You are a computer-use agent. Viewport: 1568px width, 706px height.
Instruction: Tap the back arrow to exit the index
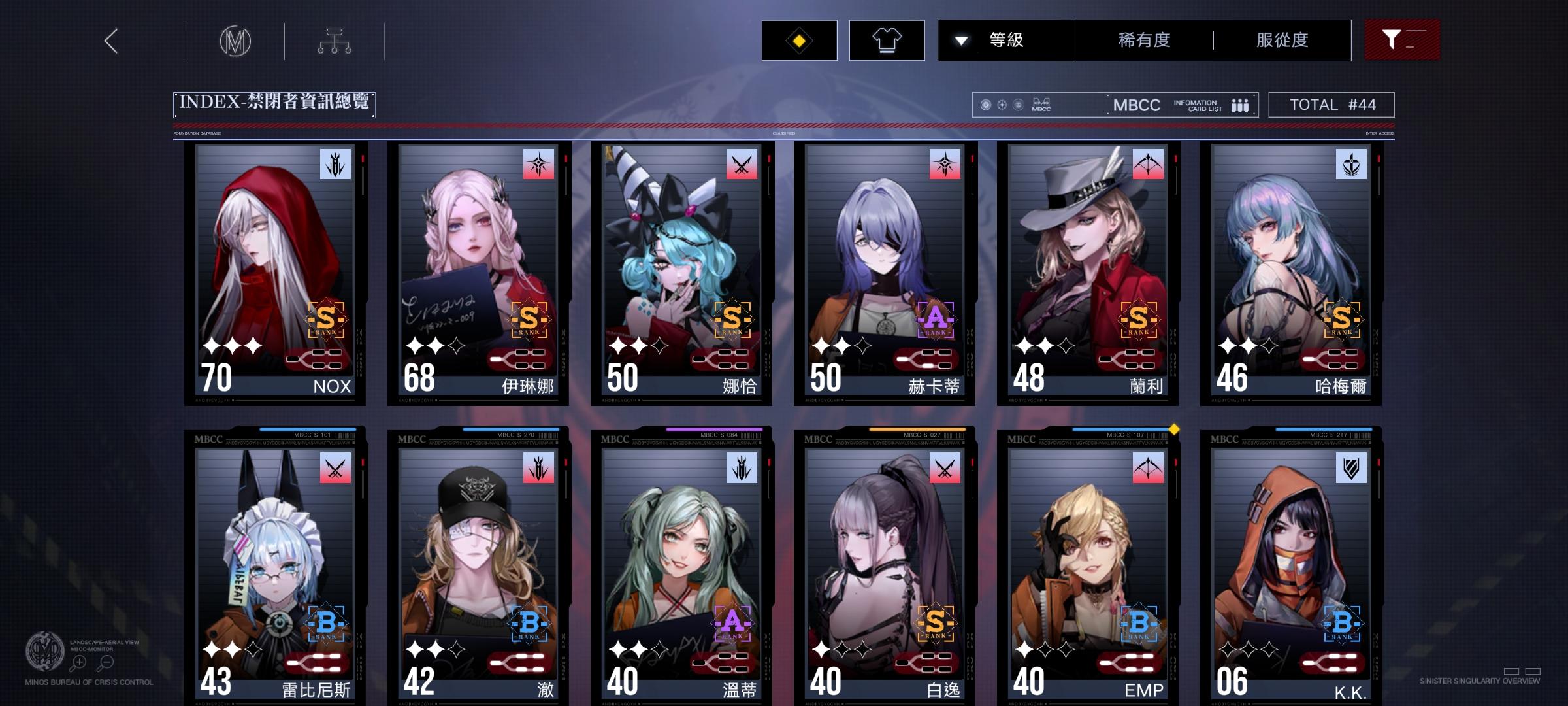click(x=111, y=41)
